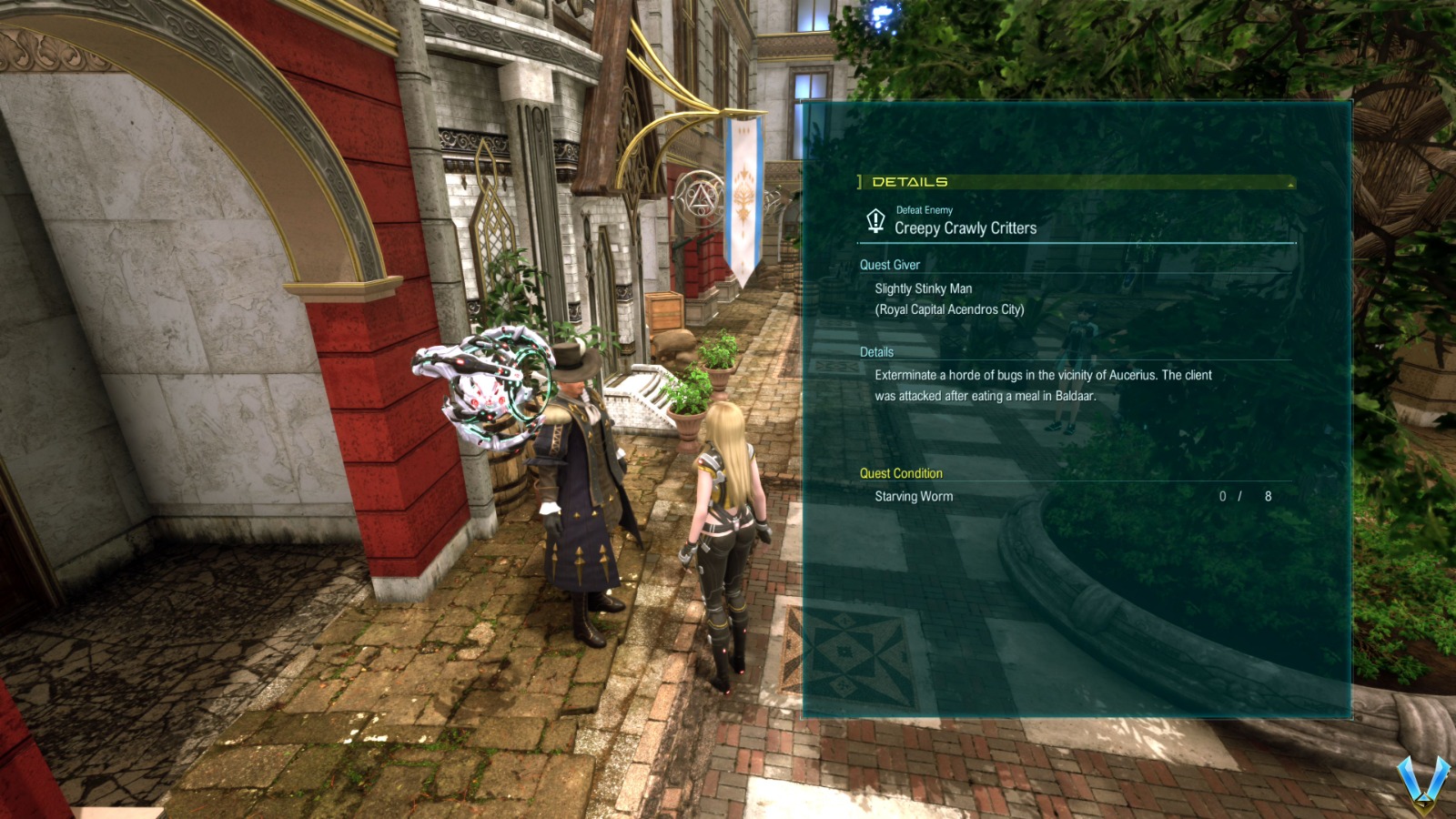Click the Slightly Stinky Man quest giver name
This screenshot has width=1456, height=819.
pyautogui.click(x=925, y=288)
